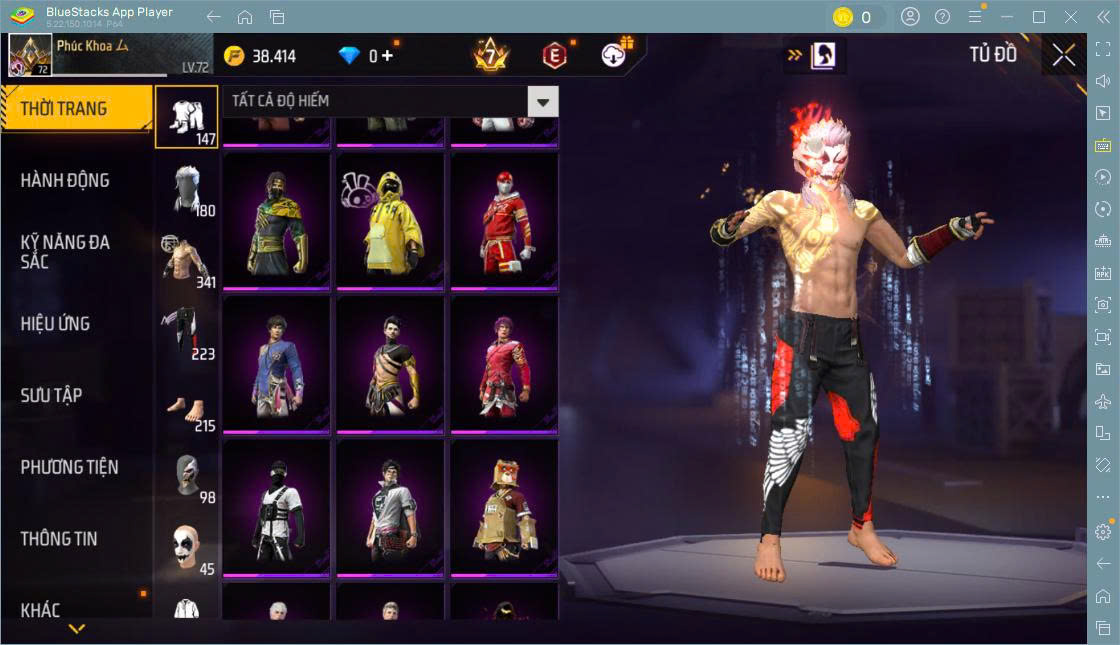Open the hair subcategory with 180 items
Image resolution: width=1120 pixels, height=645 pixels.
pyautogui.click(x=186, y=189)
